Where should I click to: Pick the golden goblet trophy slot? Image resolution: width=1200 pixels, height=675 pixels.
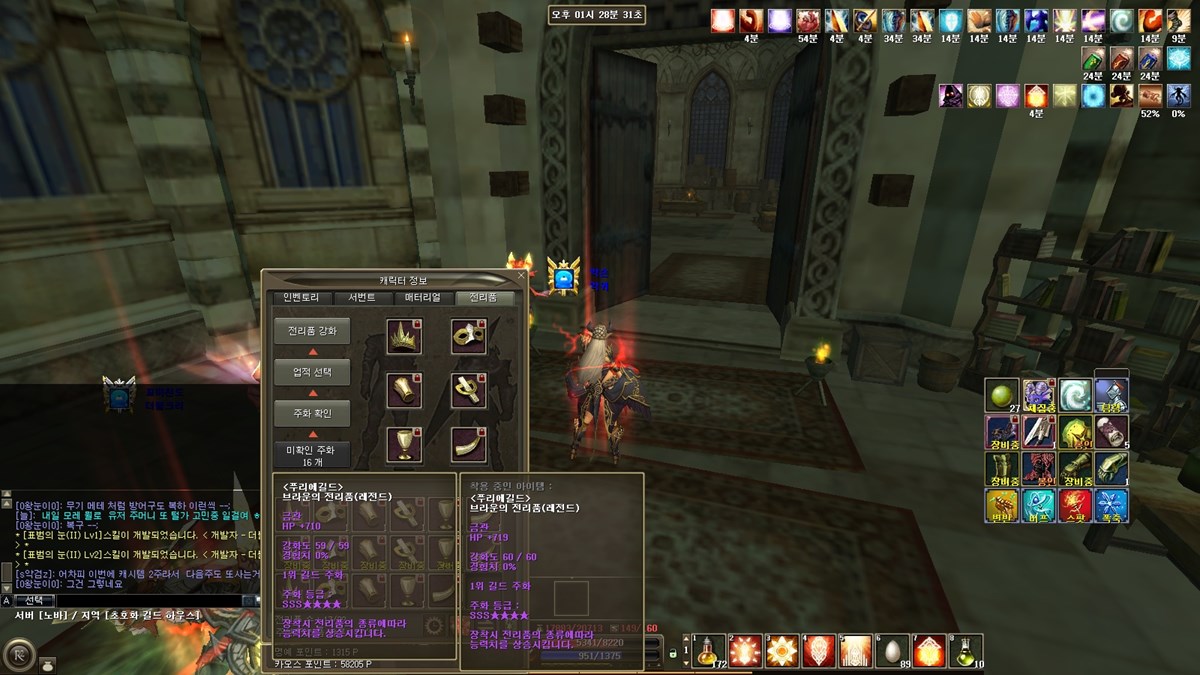(404, 444)
